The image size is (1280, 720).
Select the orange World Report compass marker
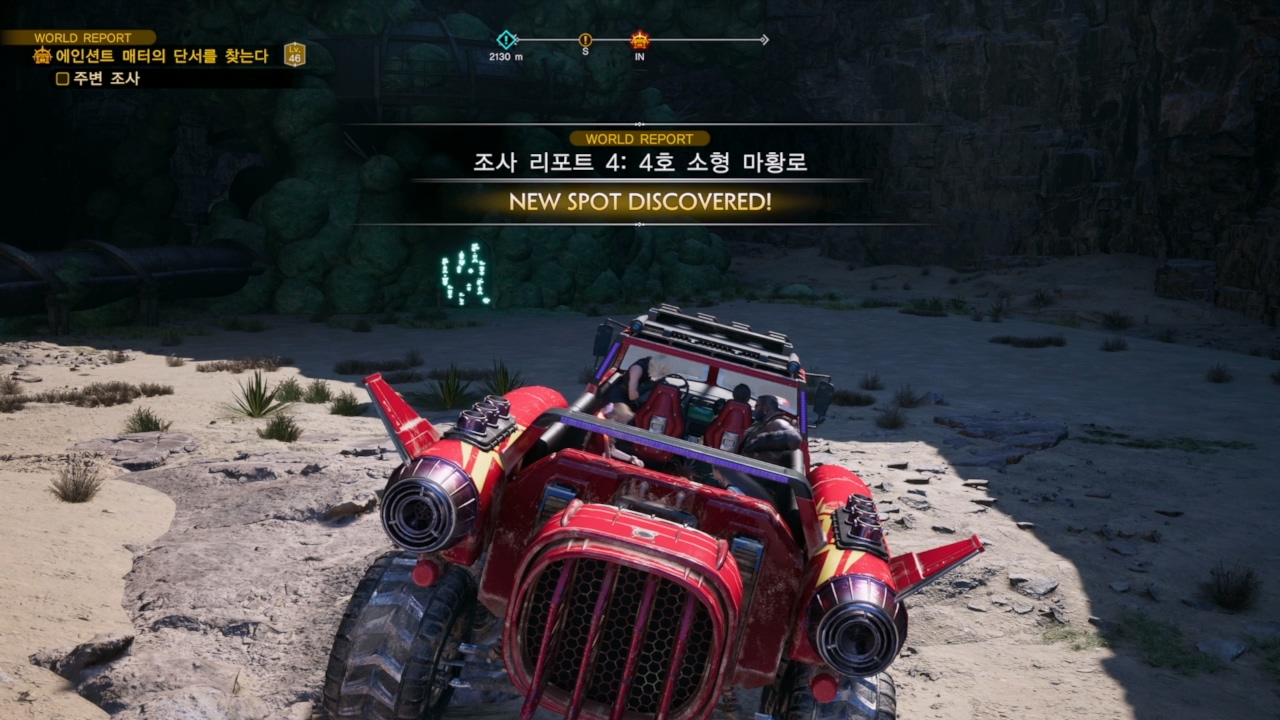(x=640, y=40)
